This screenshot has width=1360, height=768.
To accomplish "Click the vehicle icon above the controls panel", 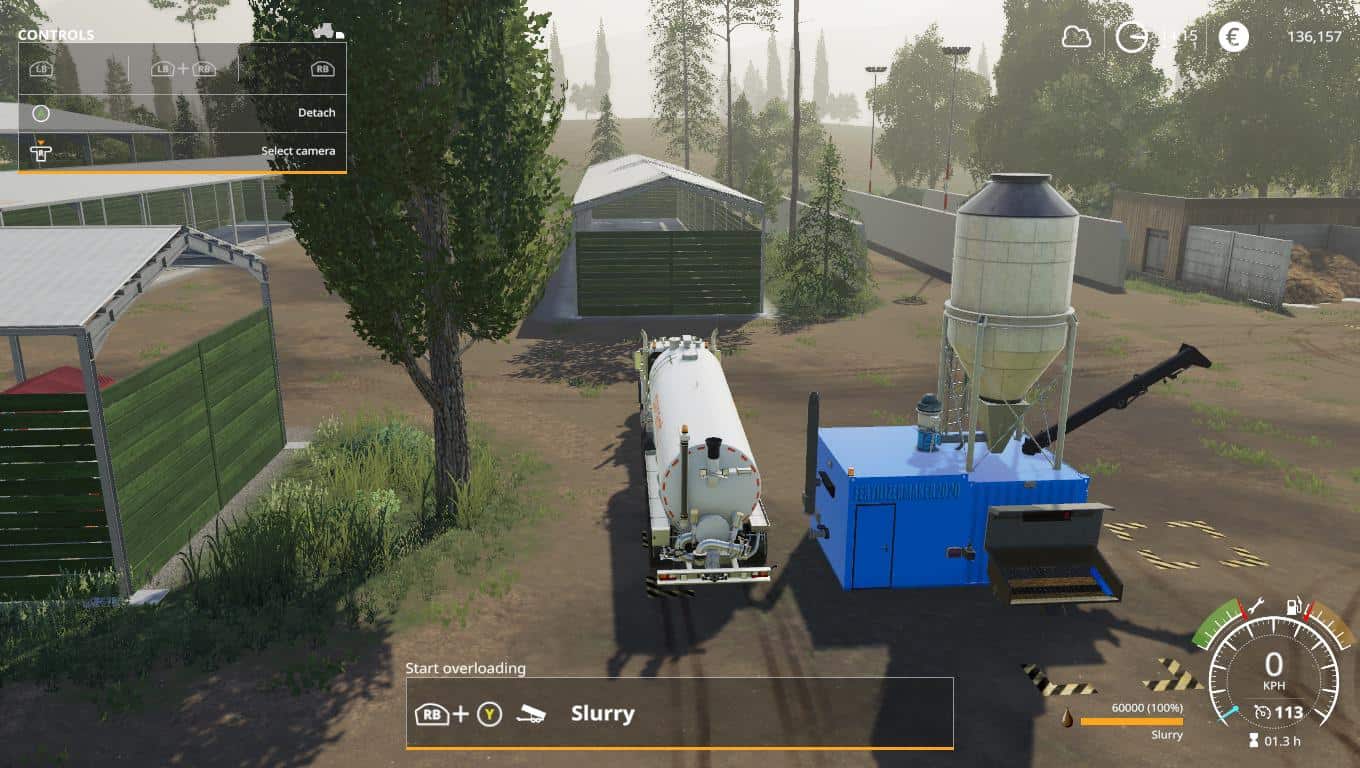I will (328, 32).
